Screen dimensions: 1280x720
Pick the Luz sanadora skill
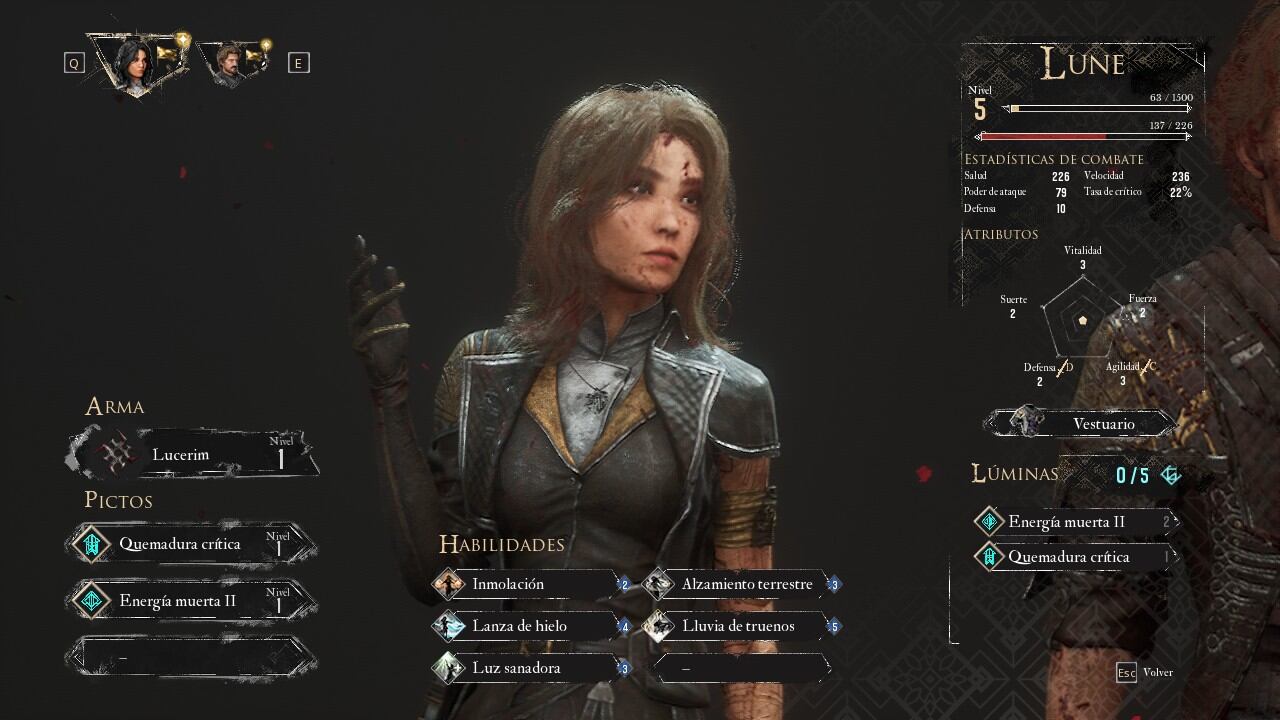click(x=531, y=668)
